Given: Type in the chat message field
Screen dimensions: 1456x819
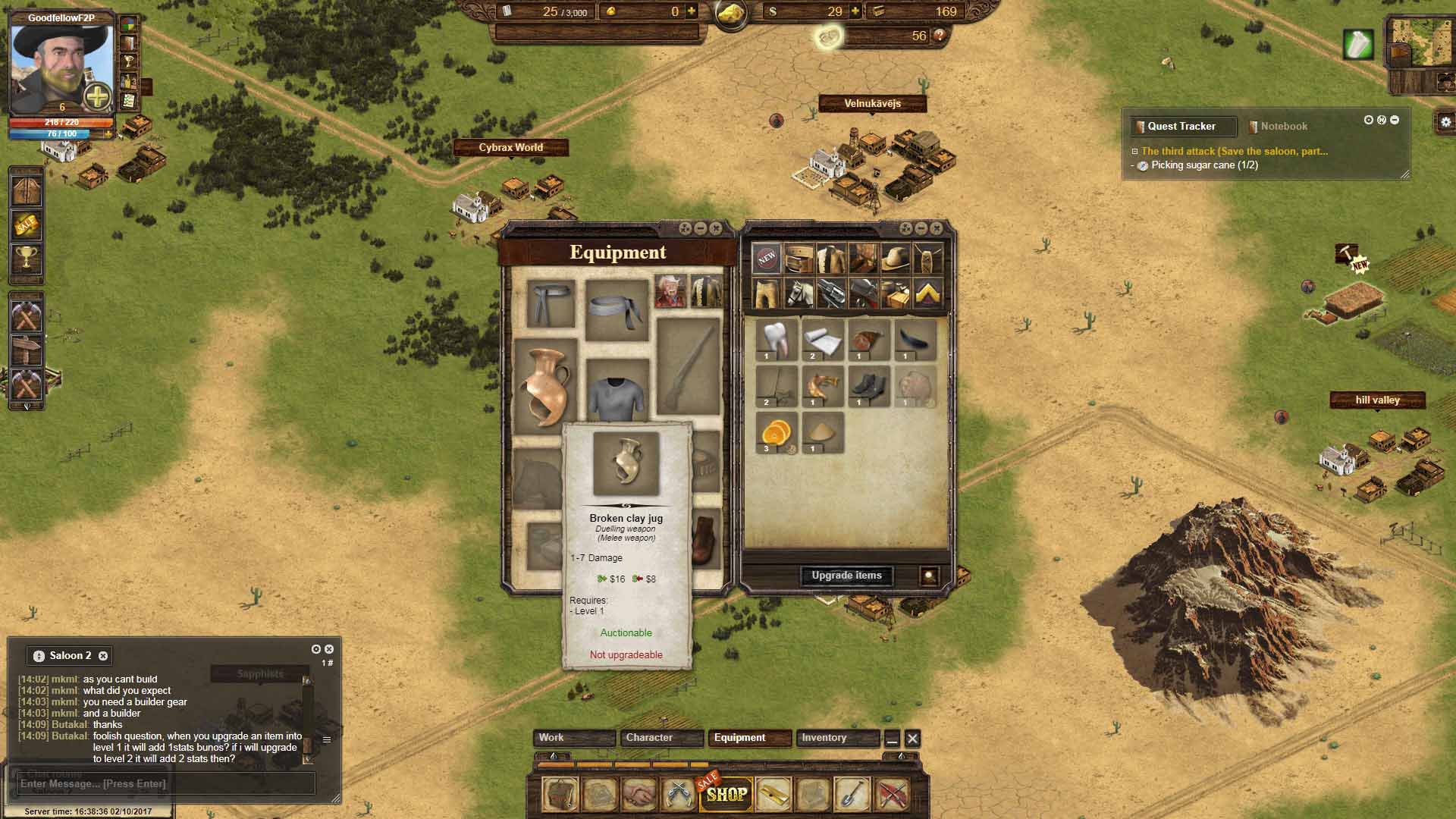Looking at the screenshot, I should pyautogui.click(x=165, y=783).
